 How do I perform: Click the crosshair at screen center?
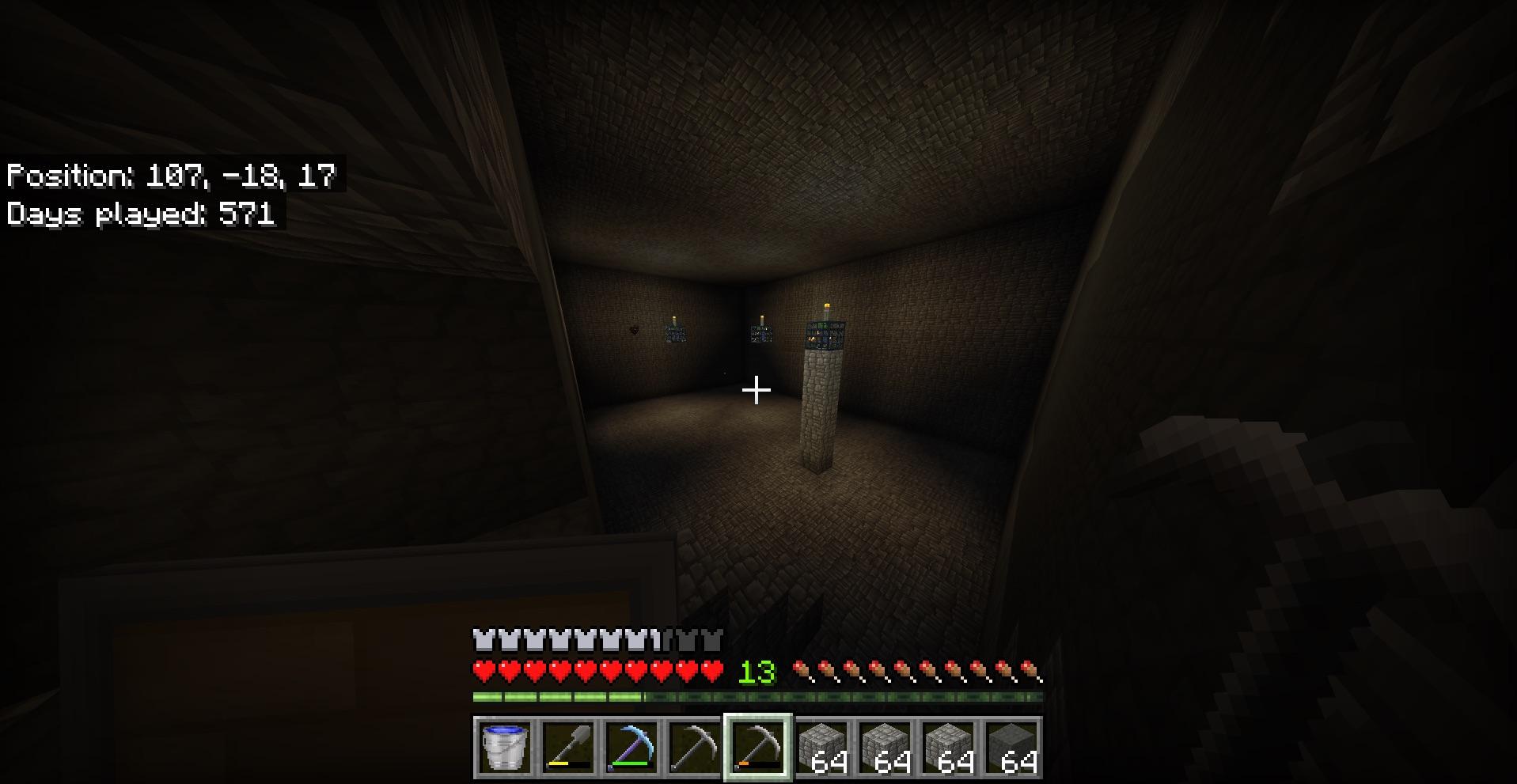757,388
